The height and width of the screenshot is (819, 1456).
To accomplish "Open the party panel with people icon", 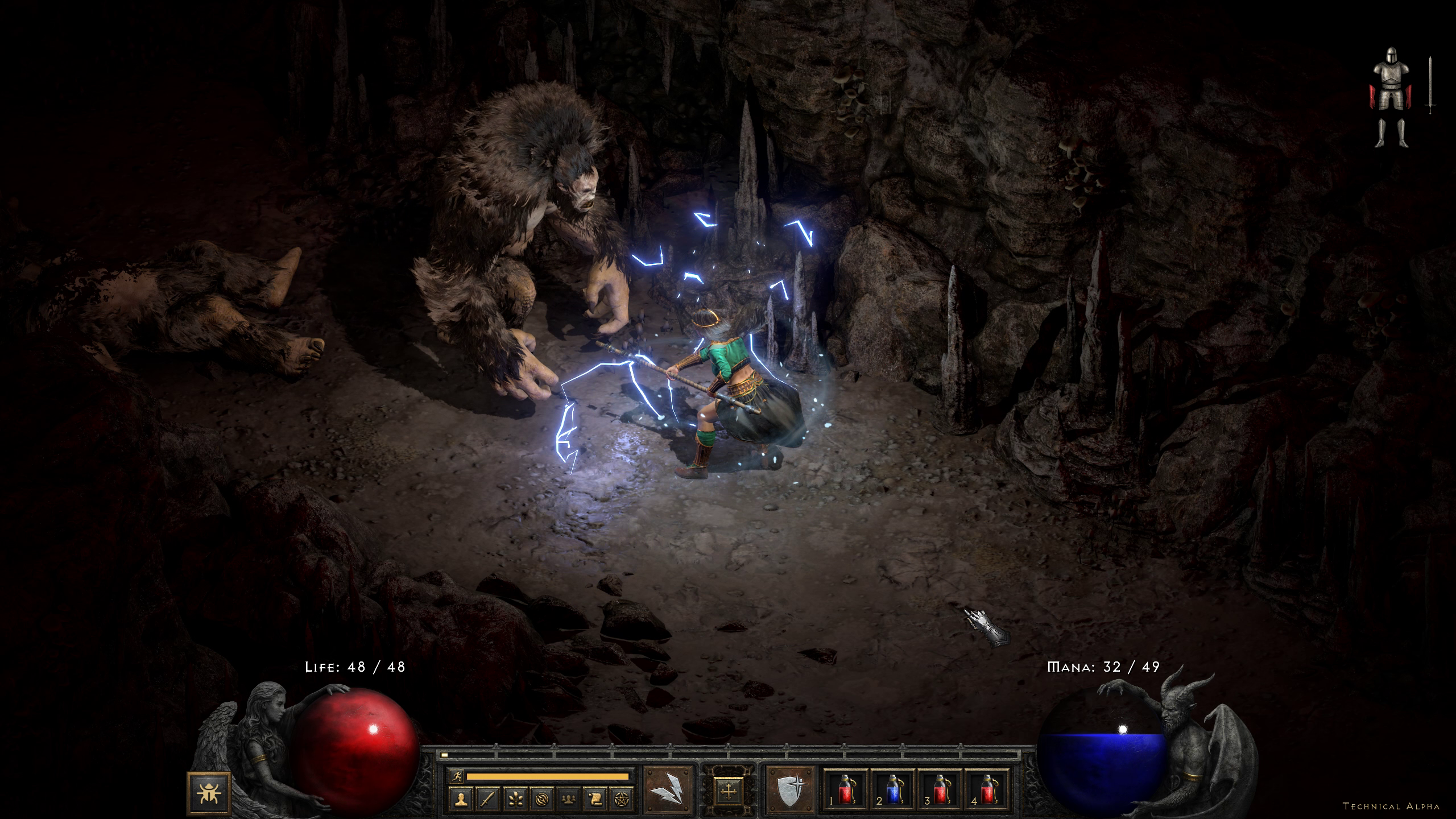I will [568, 800].
